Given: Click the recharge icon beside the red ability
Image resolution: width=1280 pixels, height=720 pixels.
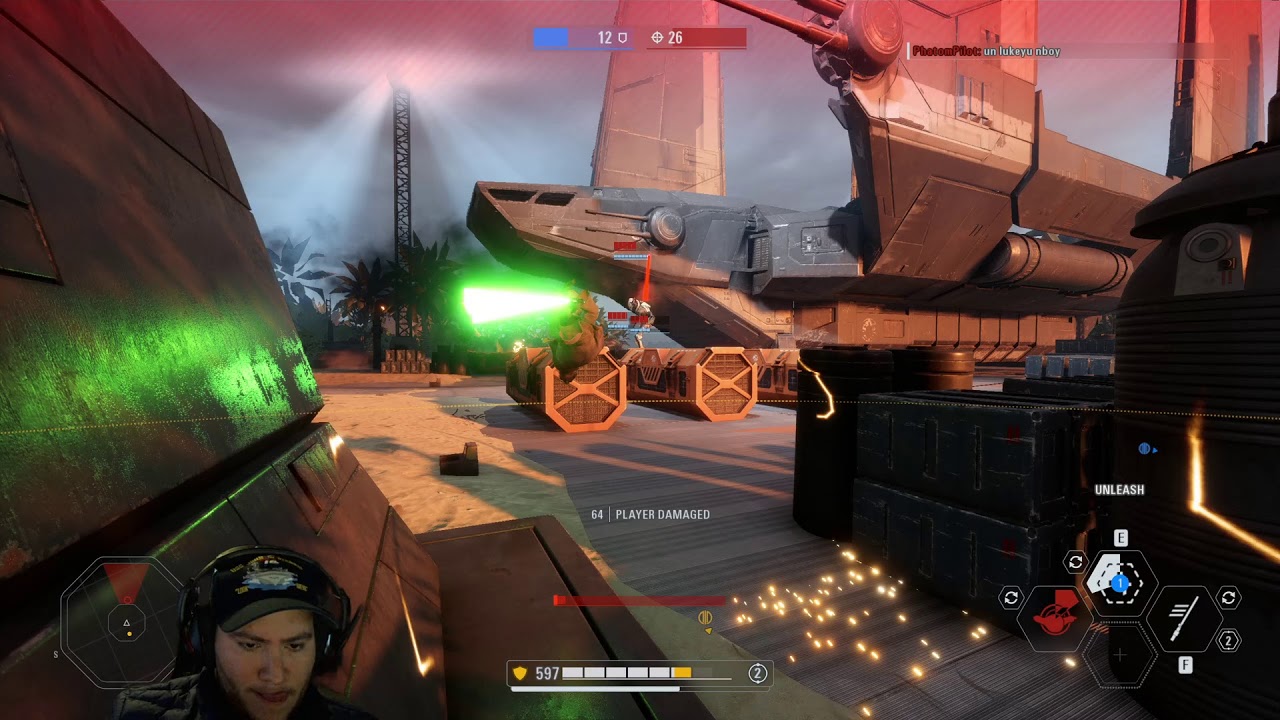Looking at the screenshot, I should [x=1011, y=598].
